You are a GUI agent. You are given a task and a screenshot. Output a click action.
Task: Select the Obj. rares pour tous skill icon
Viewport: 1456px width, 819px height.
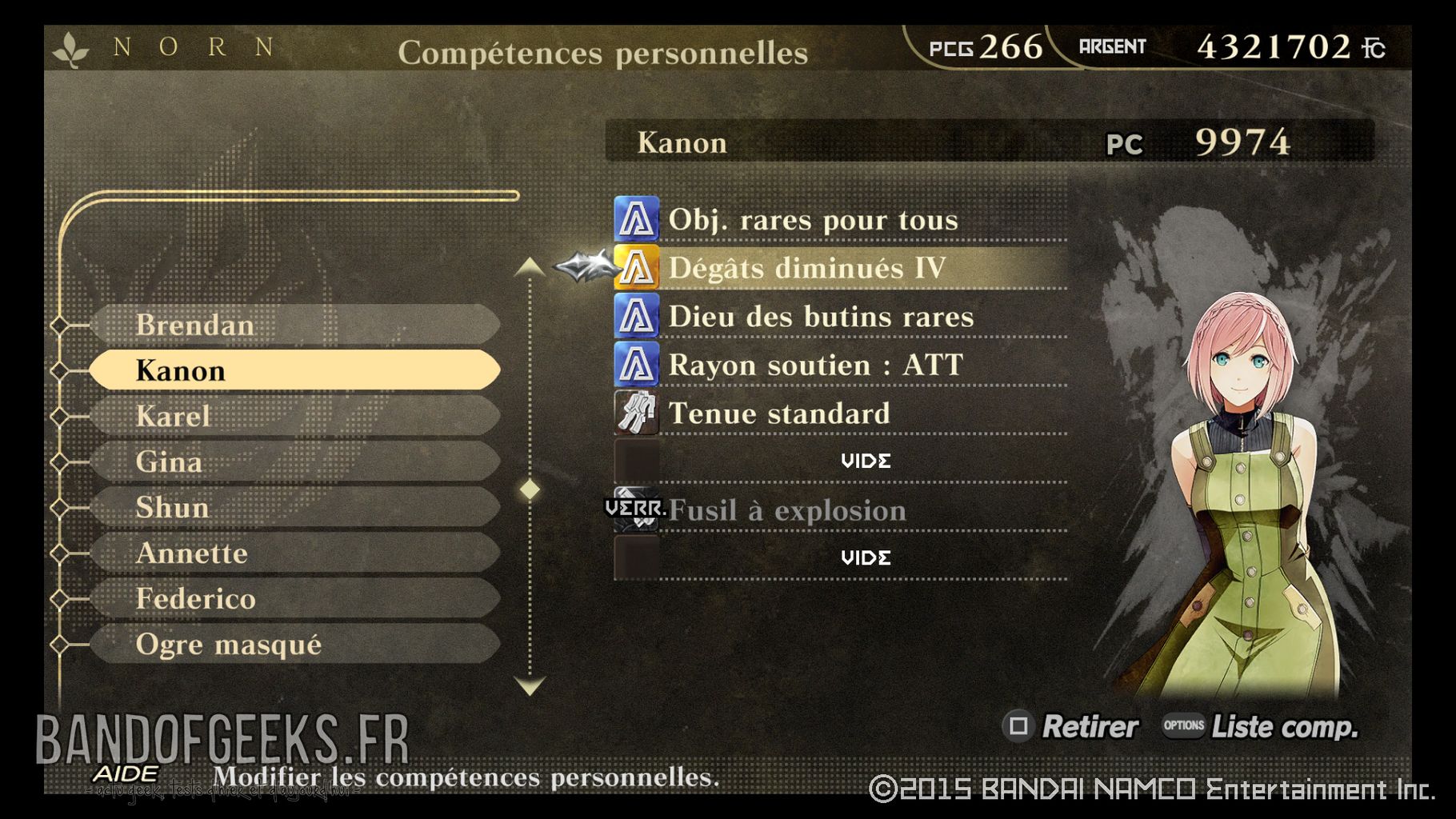[636, 219]
